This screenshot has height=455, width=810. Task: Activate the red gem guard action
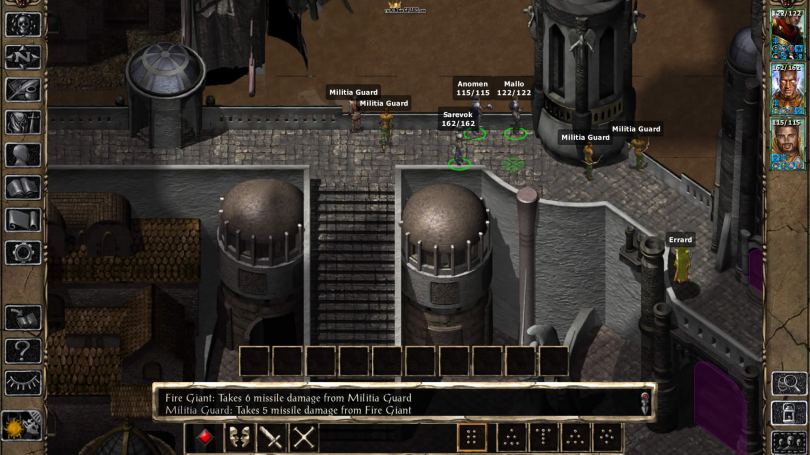[x=204, y=437]
